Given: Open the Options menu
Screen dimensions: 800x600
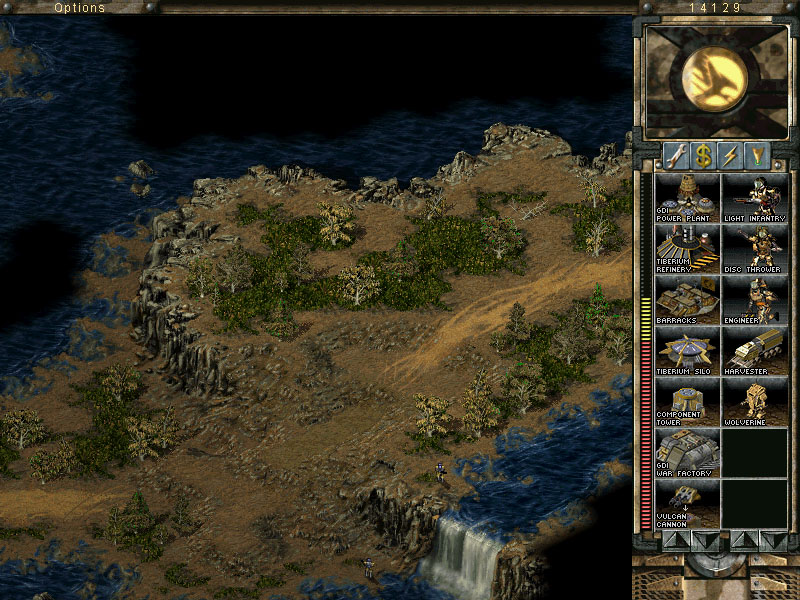Looking at the screenshot, I should pos(80,8).
